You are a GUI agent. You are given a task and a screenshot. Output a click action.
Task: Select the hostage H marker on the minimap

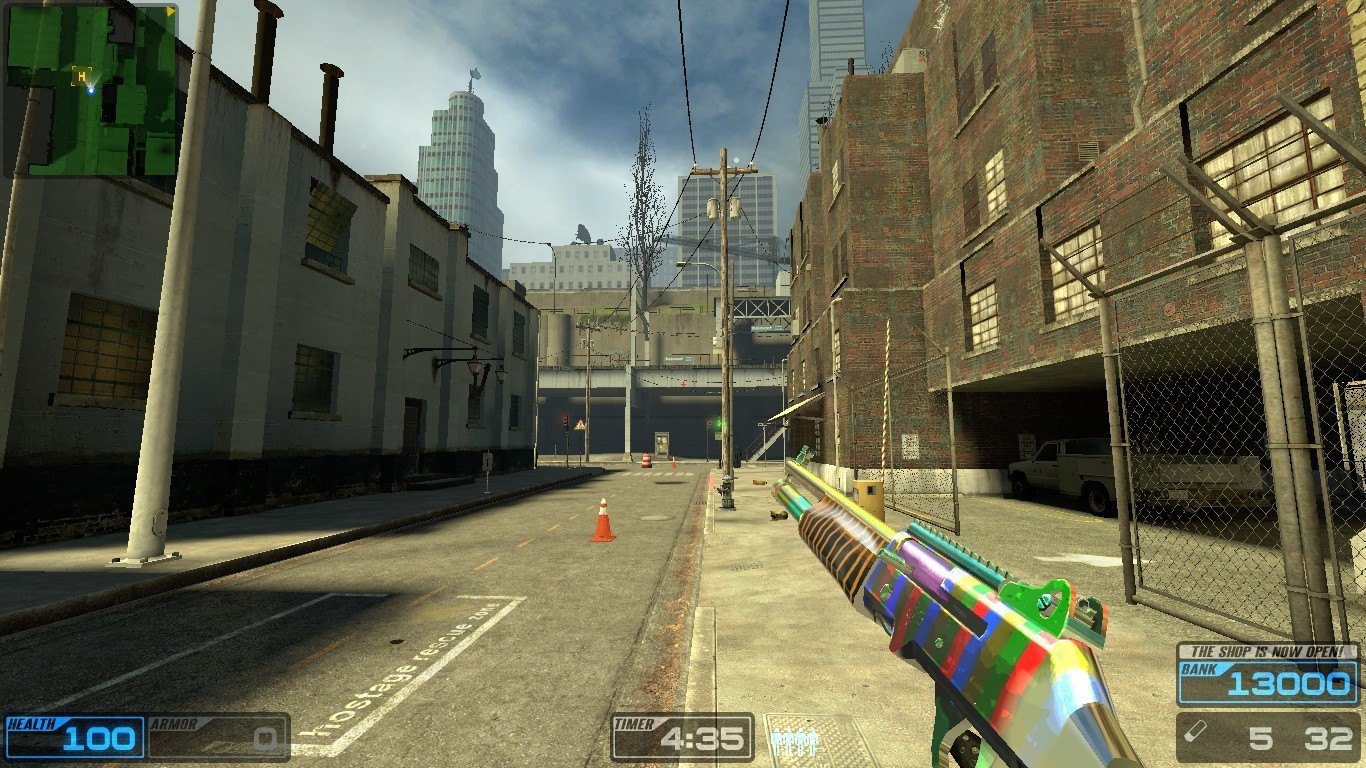(81, 75)
